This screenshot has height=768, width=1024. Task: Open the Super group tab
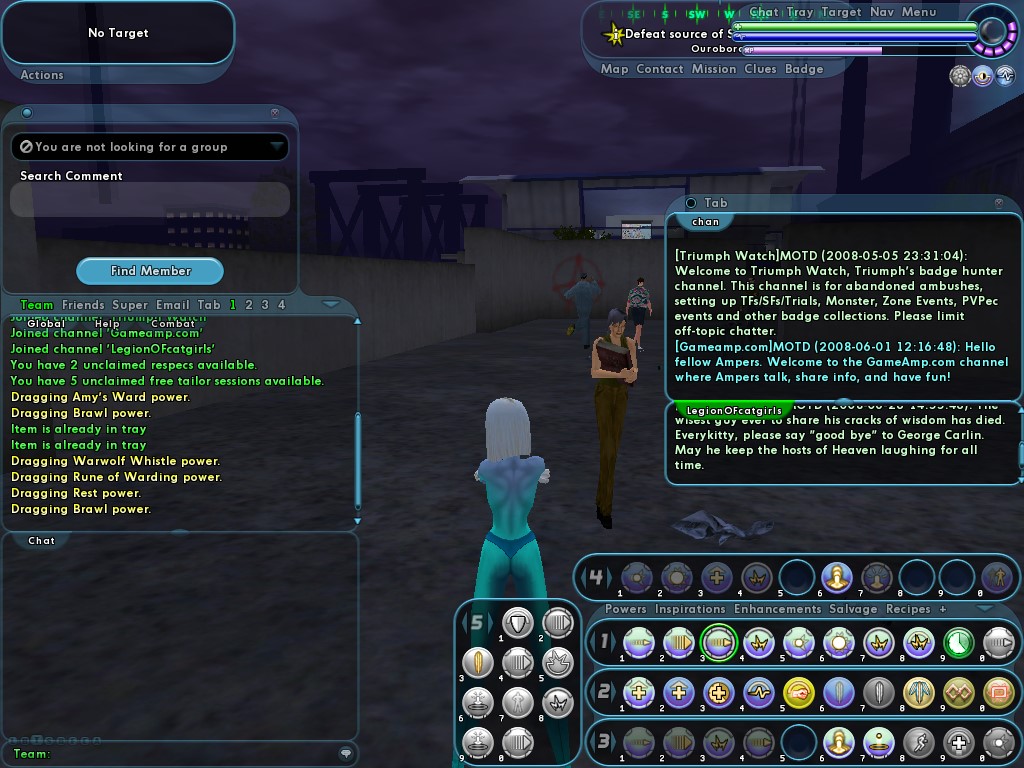click(130, 305)
